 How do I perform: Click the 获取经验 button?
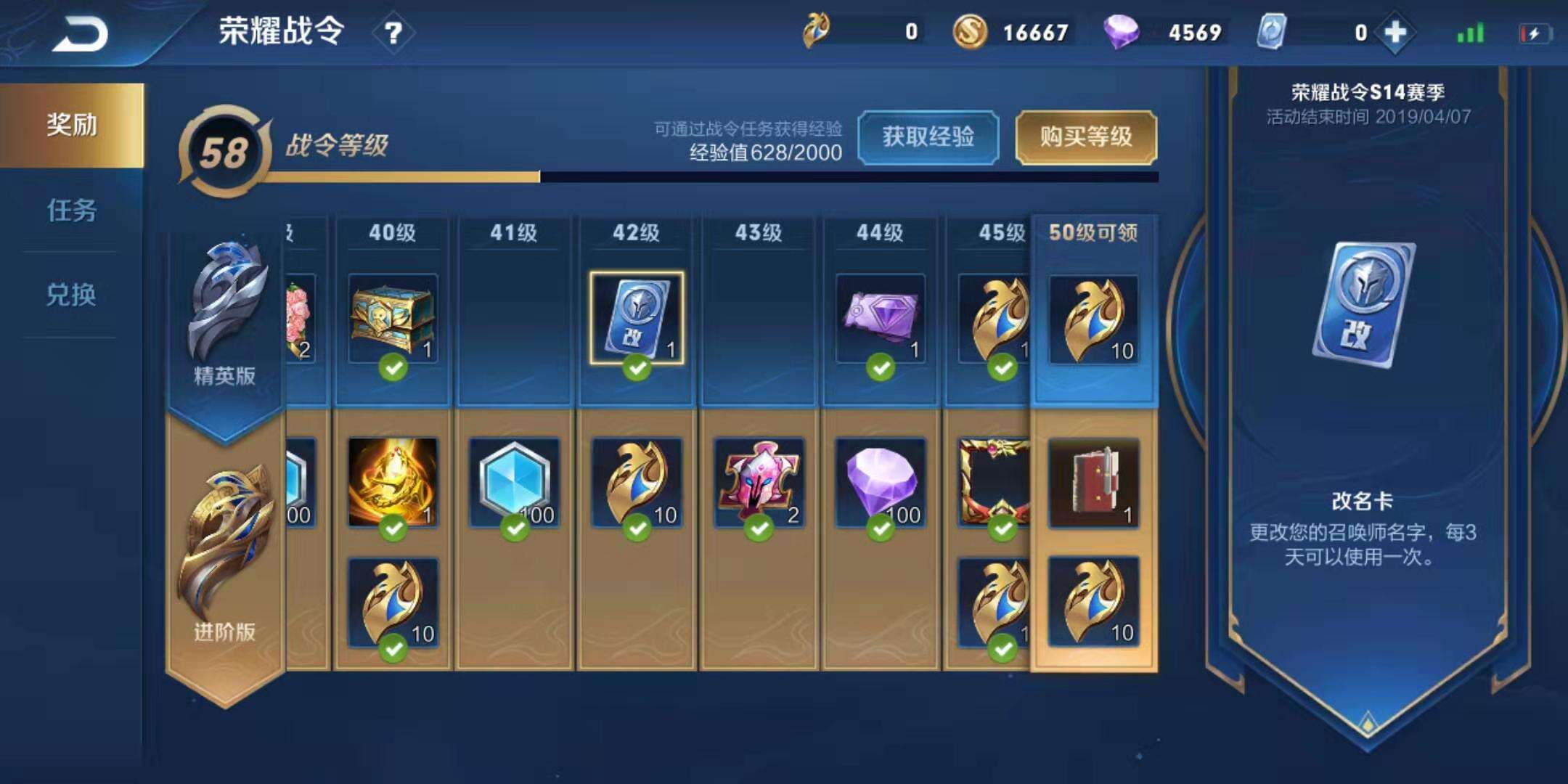click(x=928, y=136)
